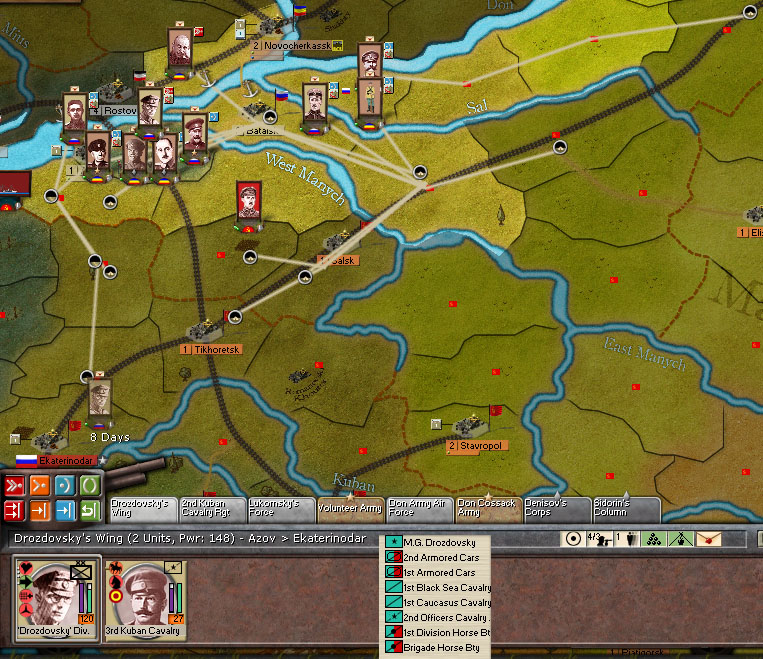This screenshot has width=763, height=659.
Task: Pick 2nd Armored Cars in the list
Action: coord(441,557)
